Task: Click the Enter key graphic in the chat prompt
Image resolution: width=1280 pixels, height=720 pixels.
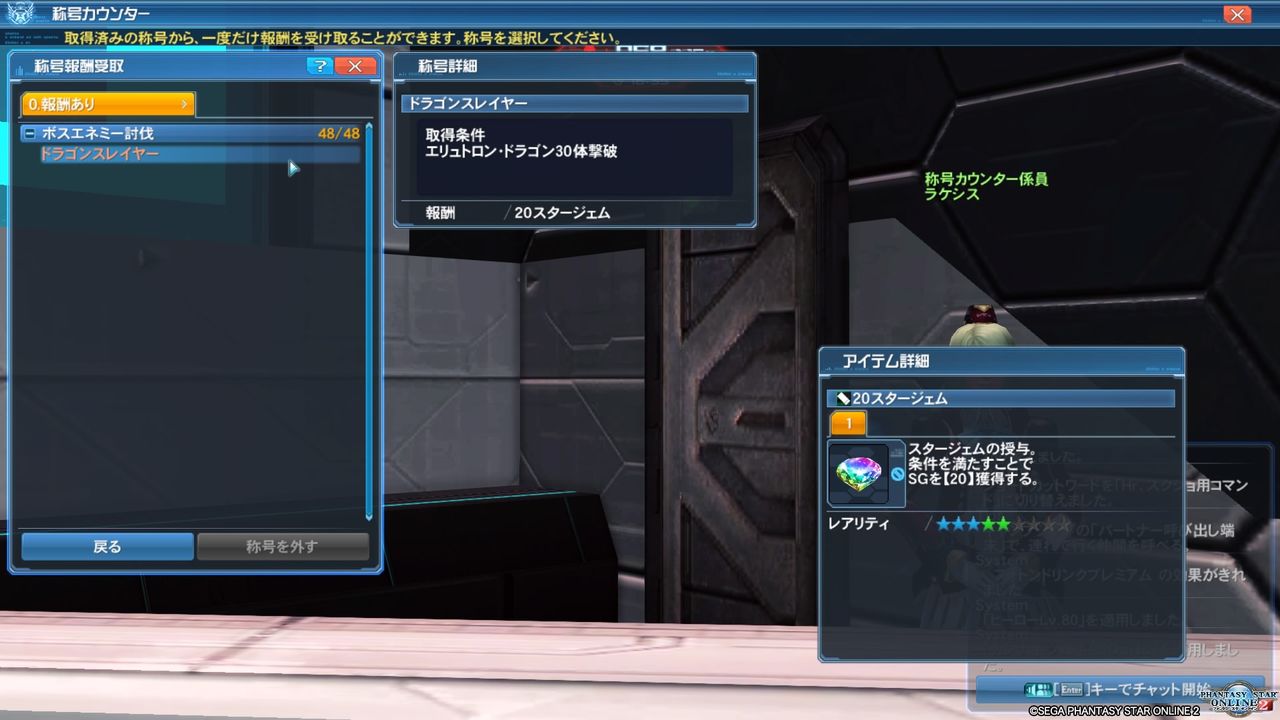Action: [1071, 688]
